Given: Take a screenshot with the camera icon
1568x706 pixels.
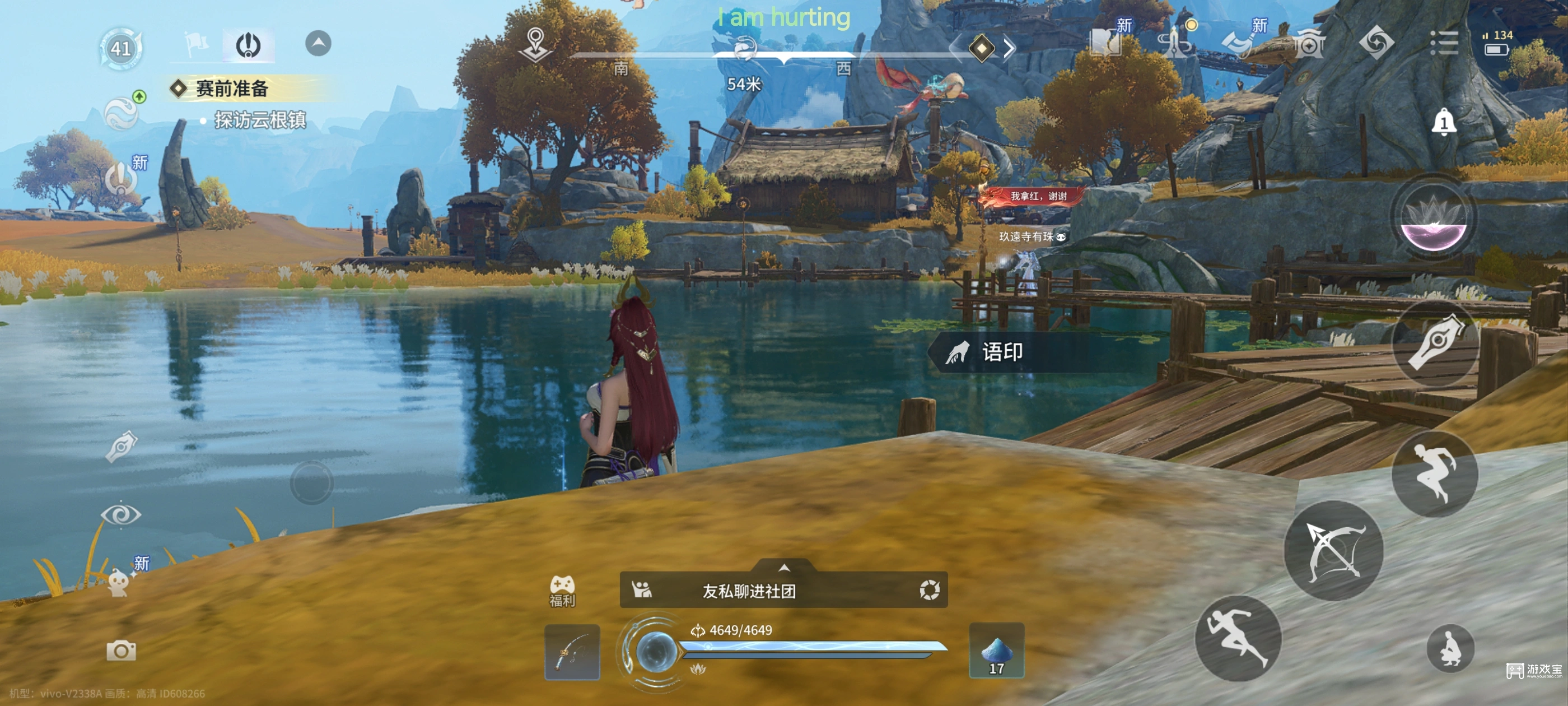Looking at the screenshot, I should pyautogui.click(x=121, y=650).
